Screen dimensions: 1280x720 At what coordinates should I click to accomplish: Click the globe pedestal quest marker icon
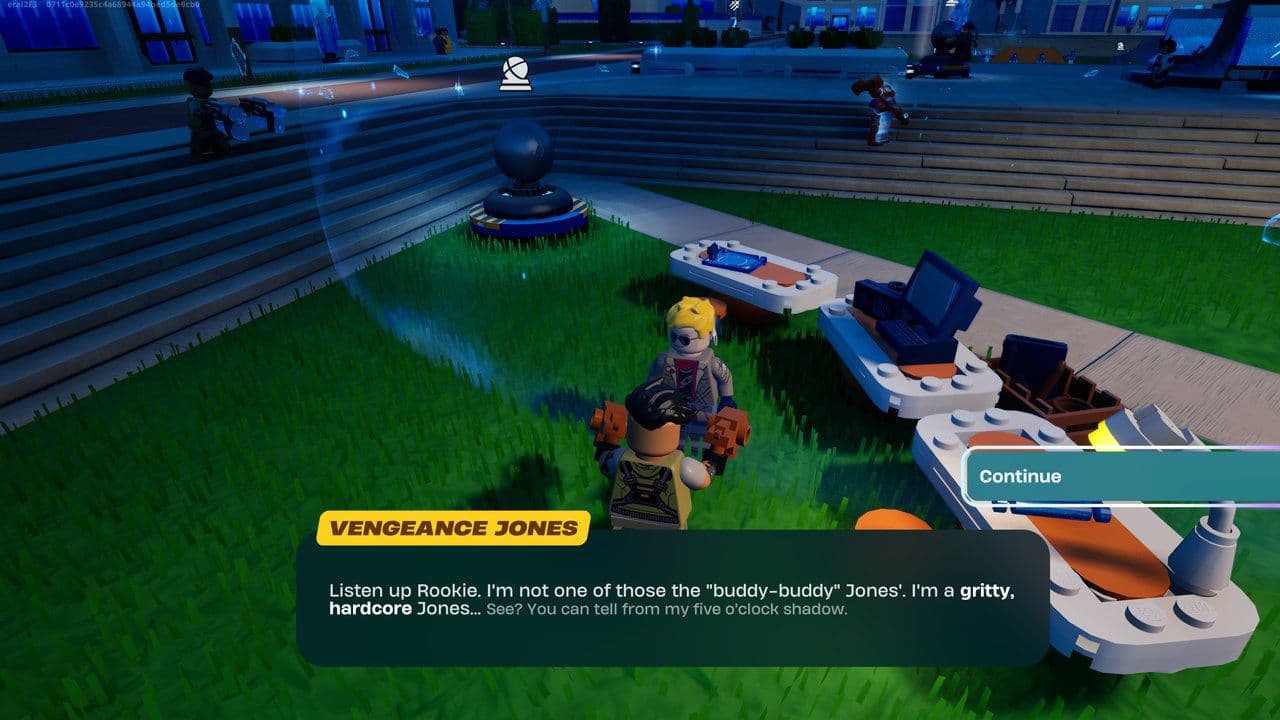pyautogui.click(x=513, y=72)
